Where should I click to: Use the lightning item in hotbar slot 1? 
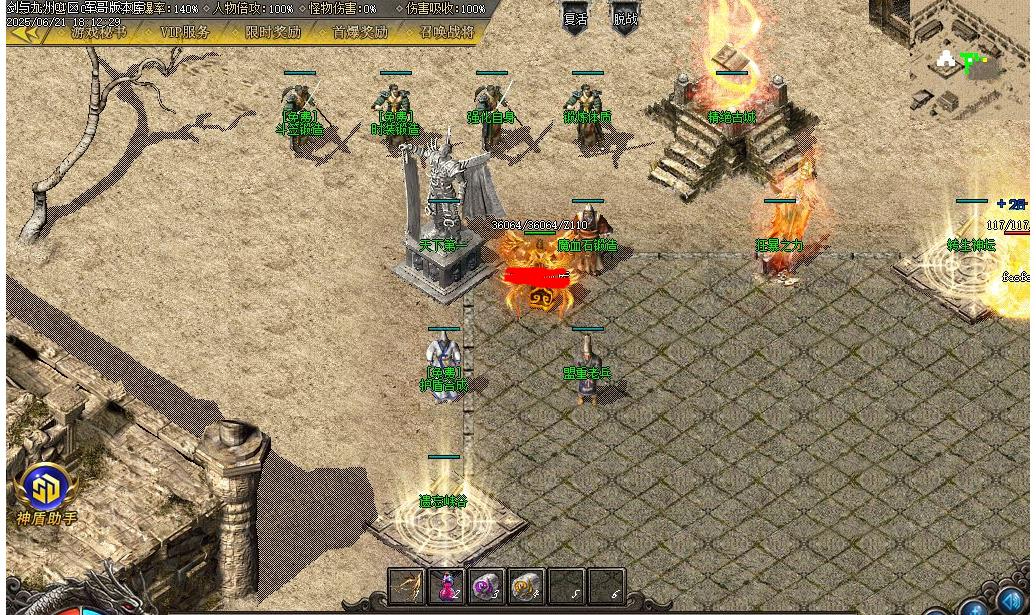[x=407, y=586]
